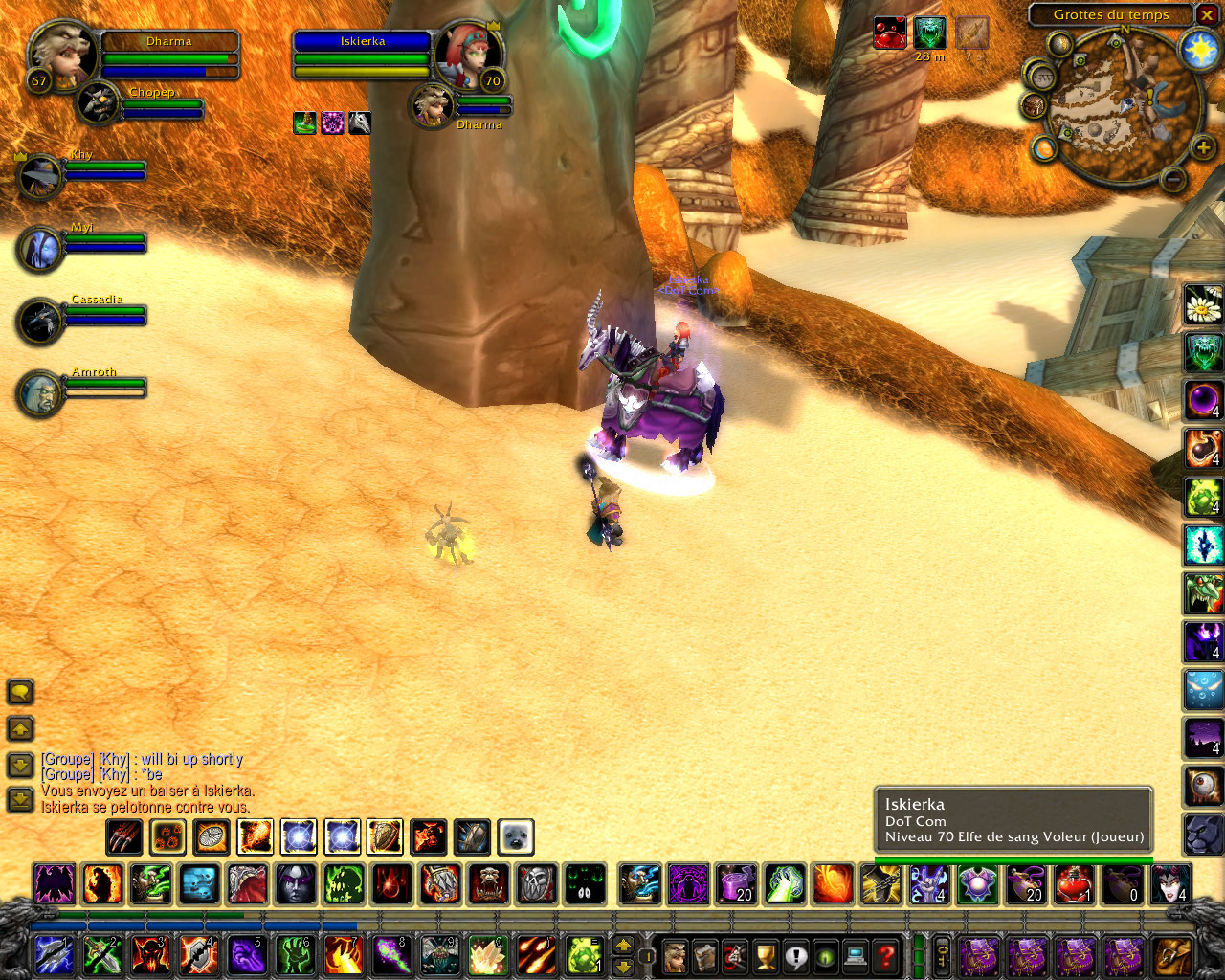The width and height of the screenshot is (1225, 980).
Task: Select party member Khy's portrait
Action: (x=39, y=176)
